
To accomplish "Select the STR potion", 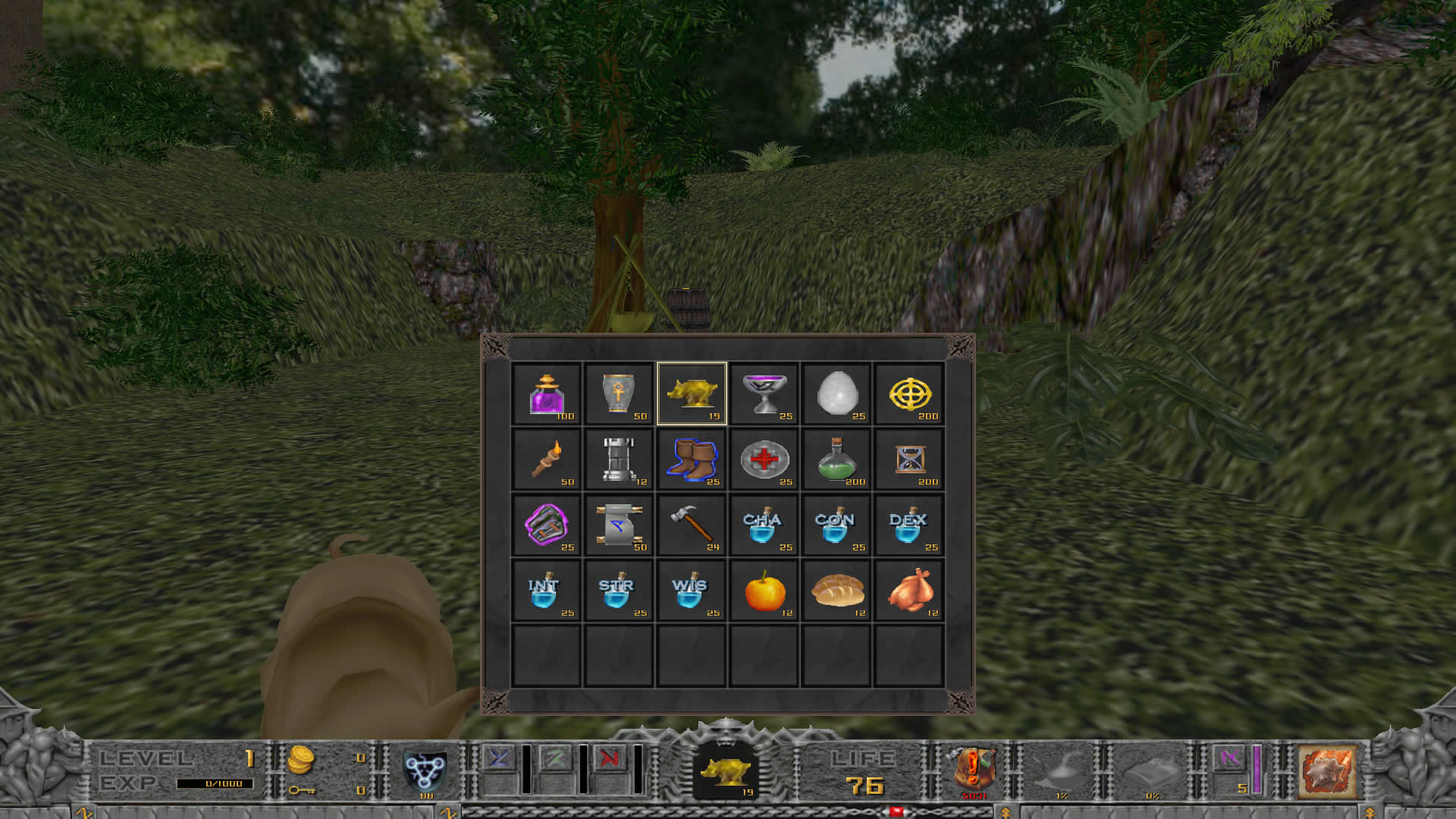I will point(619,591).
